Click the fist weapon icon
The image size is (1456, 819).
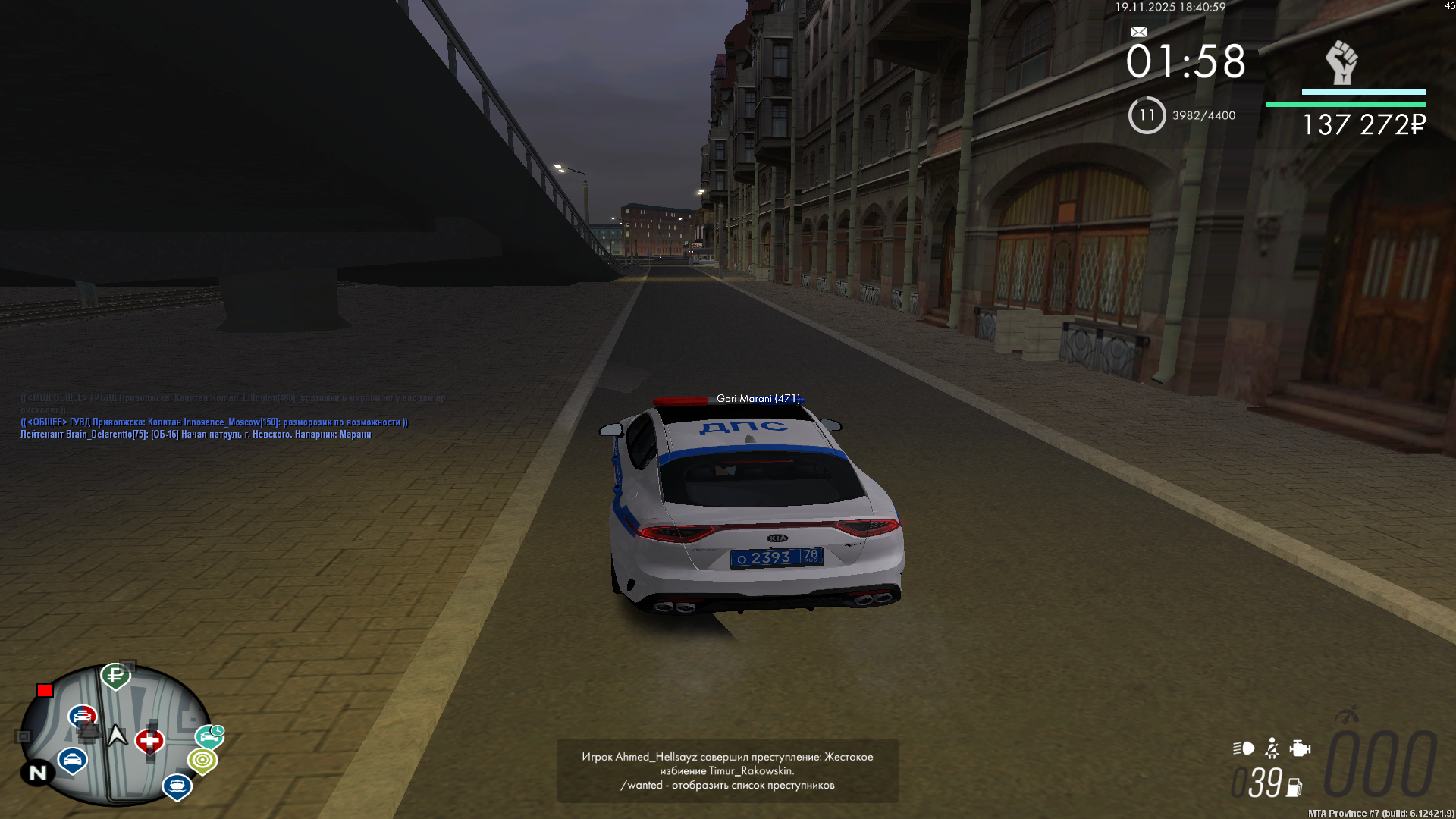coord(1341,62)
